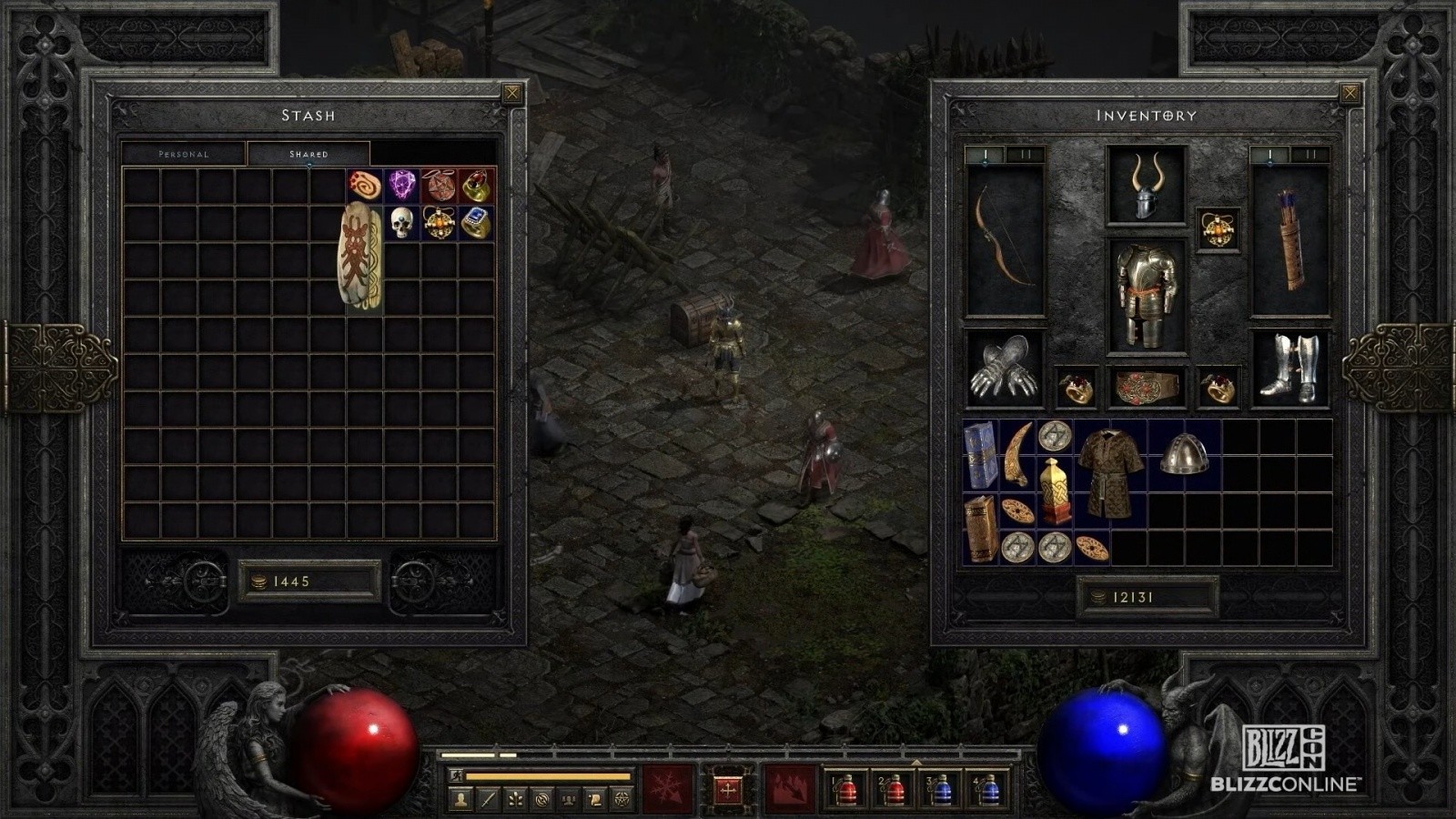Image resolution: width=1456 pixels, height=819 pixels.
Task: Select the equipped plated boots slot
Action: click(x=1289, y=368)
